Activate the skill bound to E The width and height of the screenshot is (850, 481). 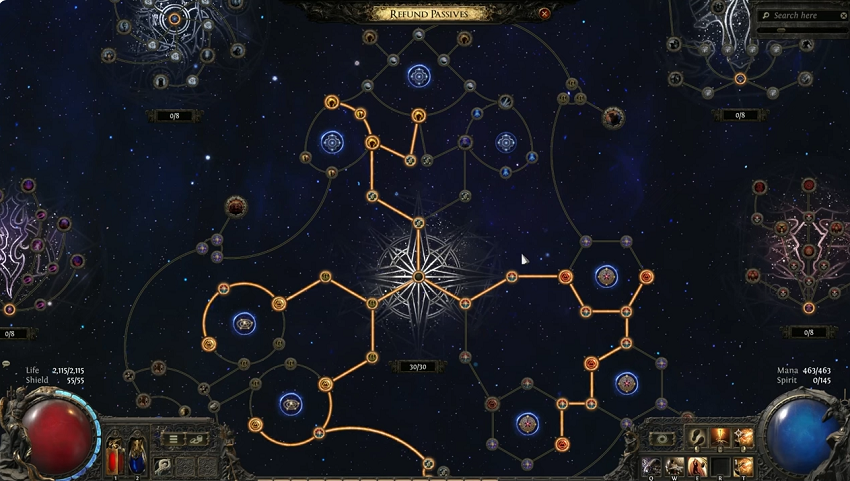coord(696,466)
